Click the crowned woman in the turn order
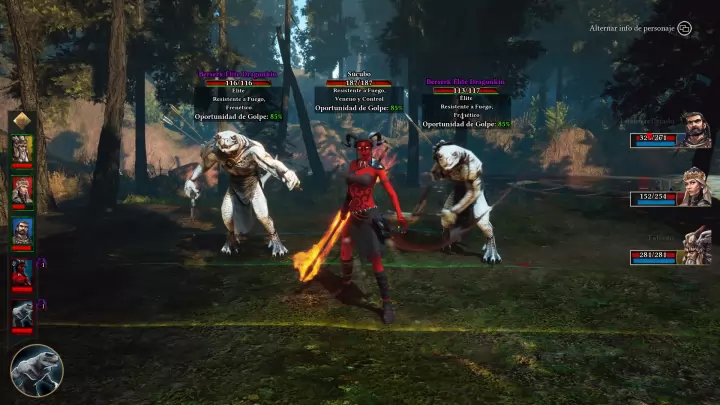The height and width of the screenshot is (405, 720). pos(21,190)
